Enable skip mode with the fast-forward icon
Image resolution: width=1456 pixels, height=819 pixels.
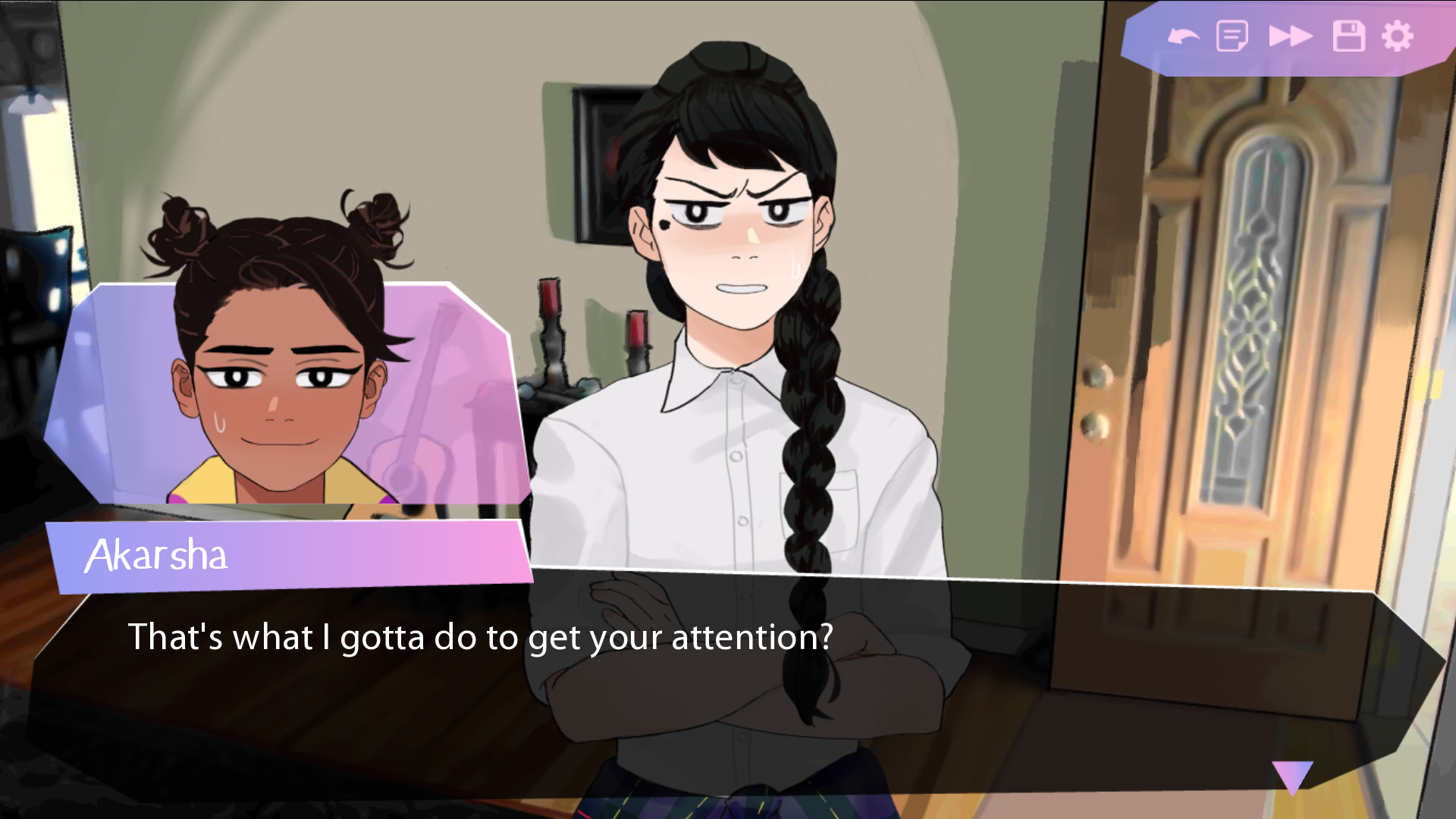(1291, 33)
